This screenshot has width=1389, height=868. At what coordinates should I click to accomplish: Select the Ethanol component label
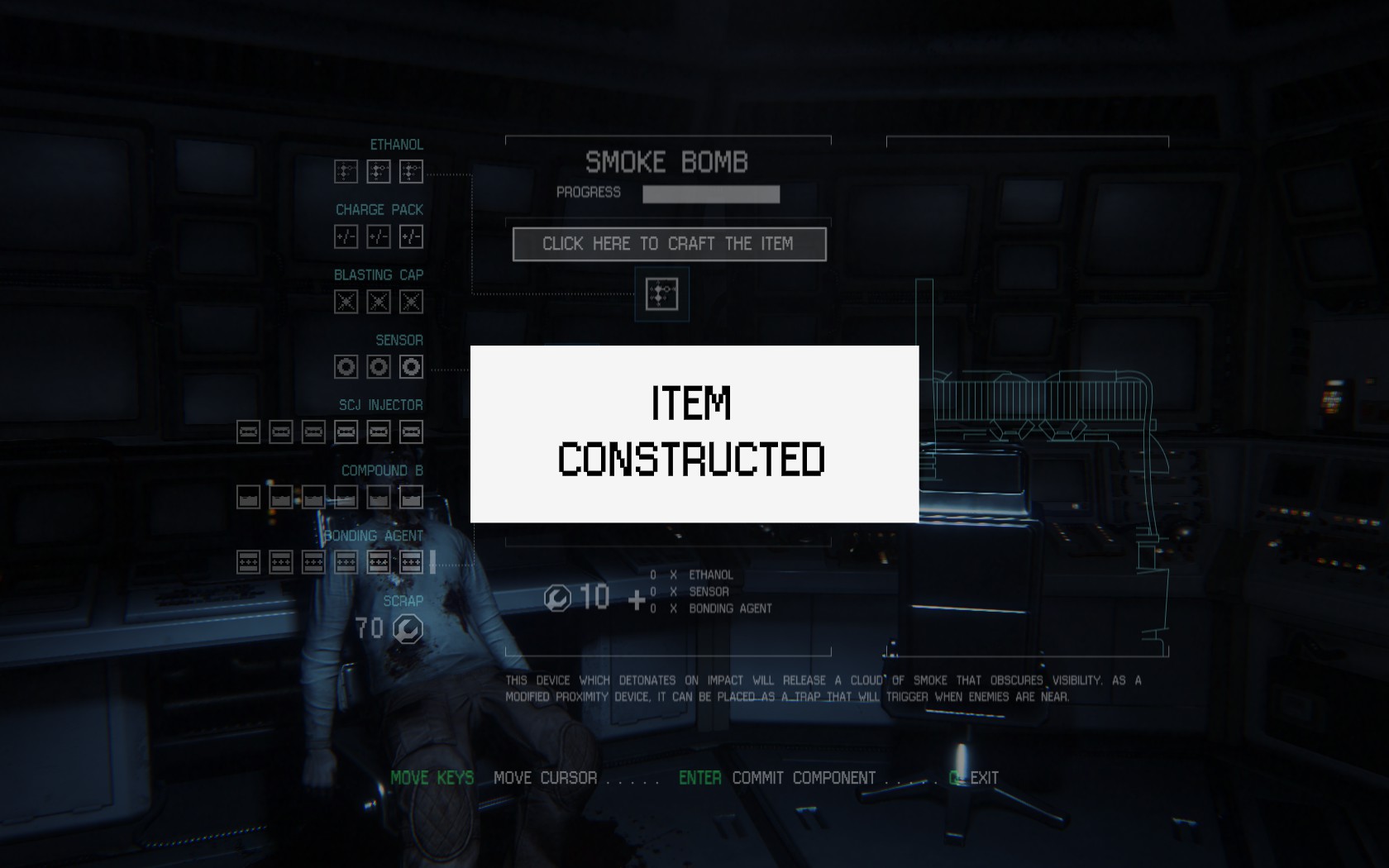coord(396,145)
